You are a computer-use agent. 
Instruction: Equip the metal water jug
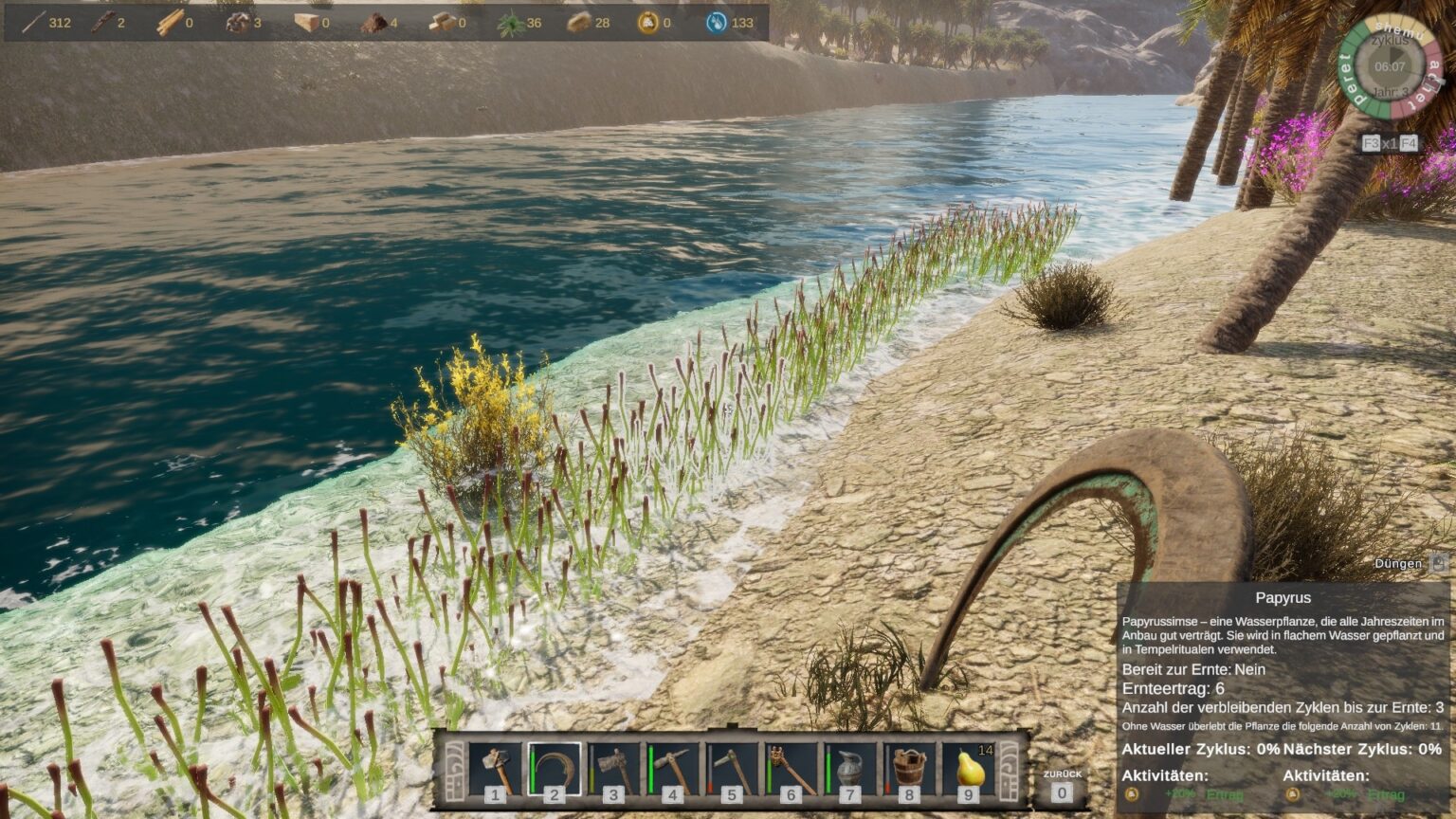(x=850, y=768)
